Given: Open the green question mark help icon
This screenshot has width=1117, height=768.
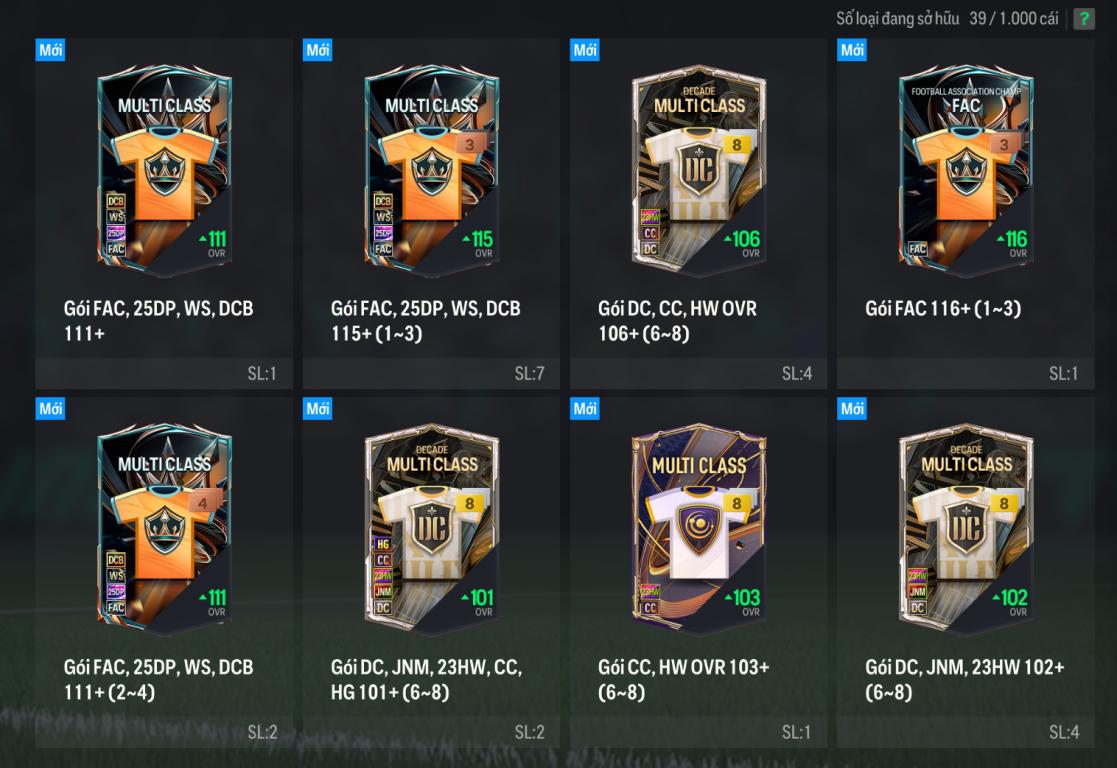Looking at the screenshot, I should click(x=1084, y=19).
